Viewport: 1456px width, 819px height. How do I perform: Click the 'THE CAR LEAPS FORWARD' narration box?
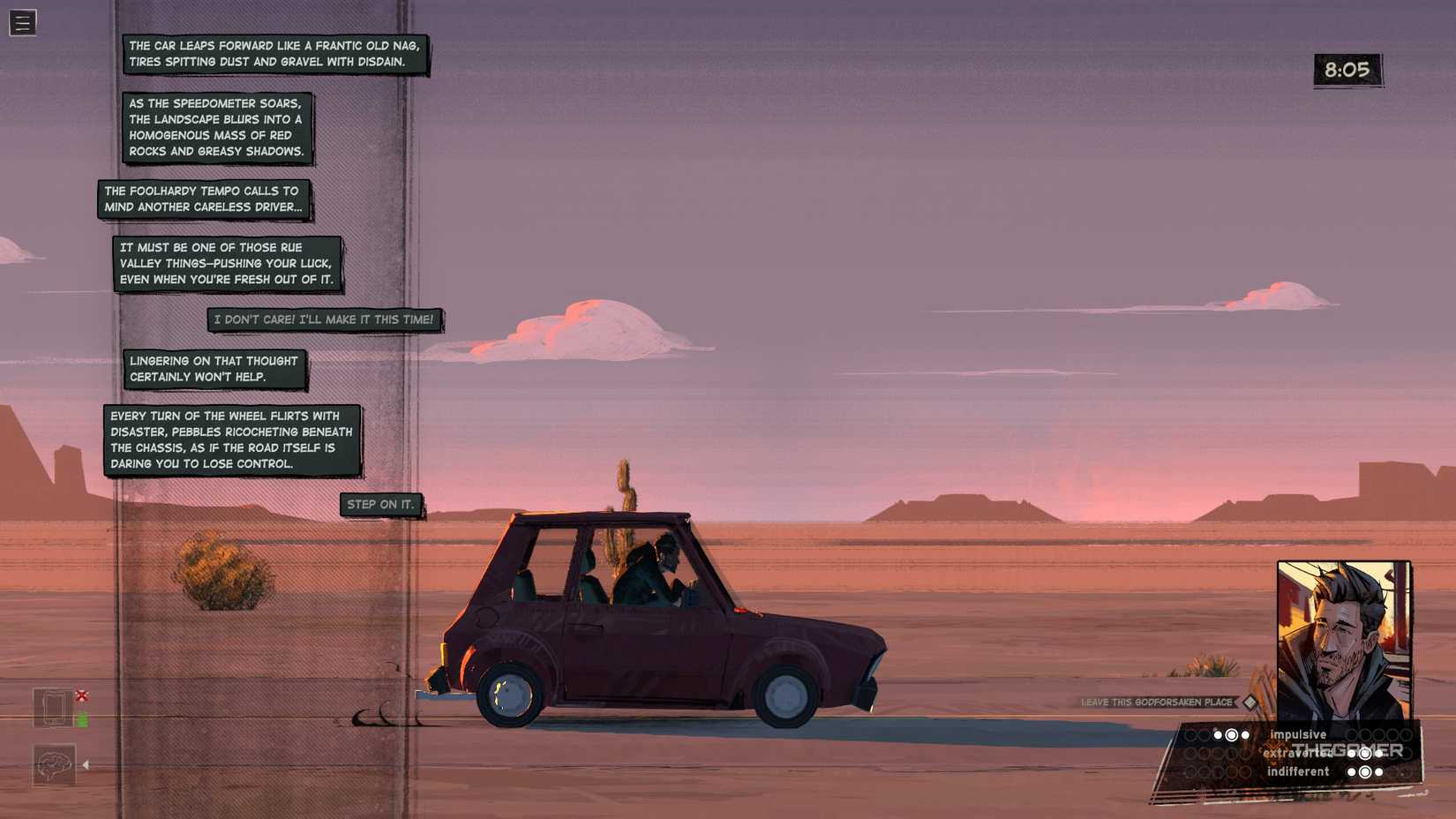pos(275,53)
